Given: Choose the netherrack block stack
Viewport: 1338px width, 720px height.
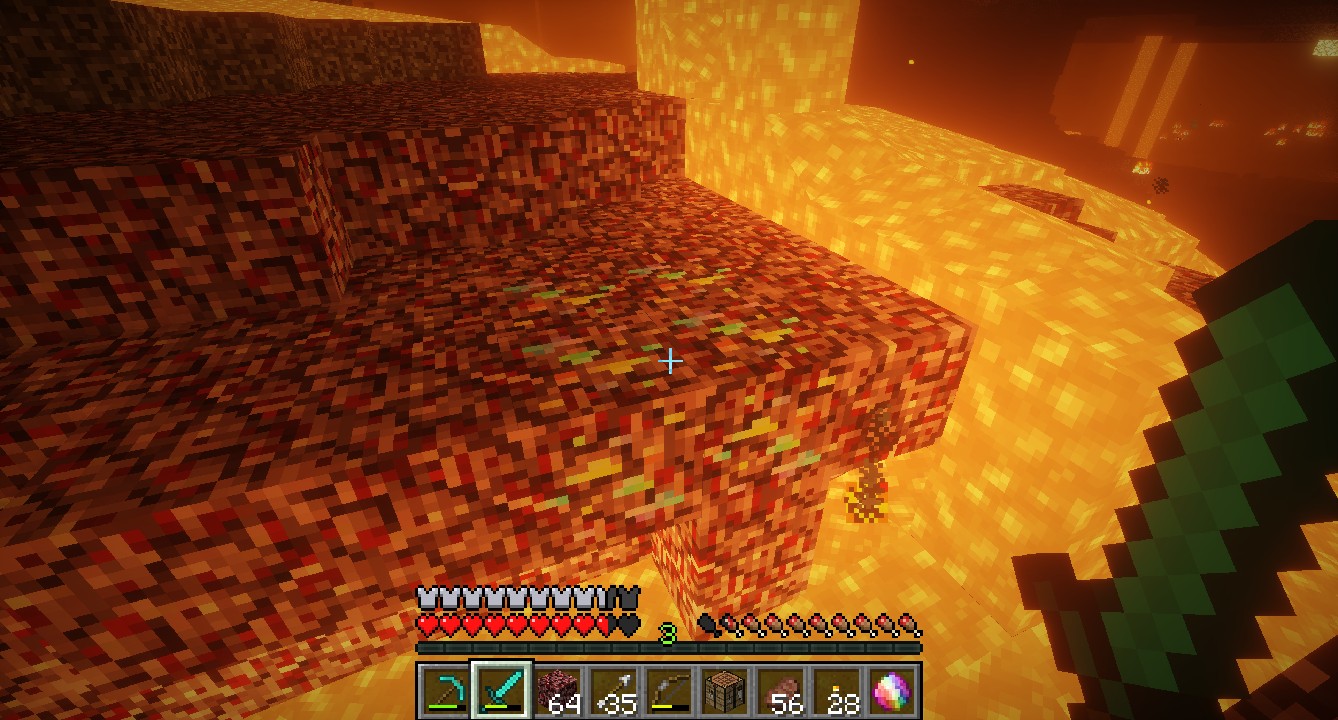Looking at the screenshot, I should click(558, 690).
